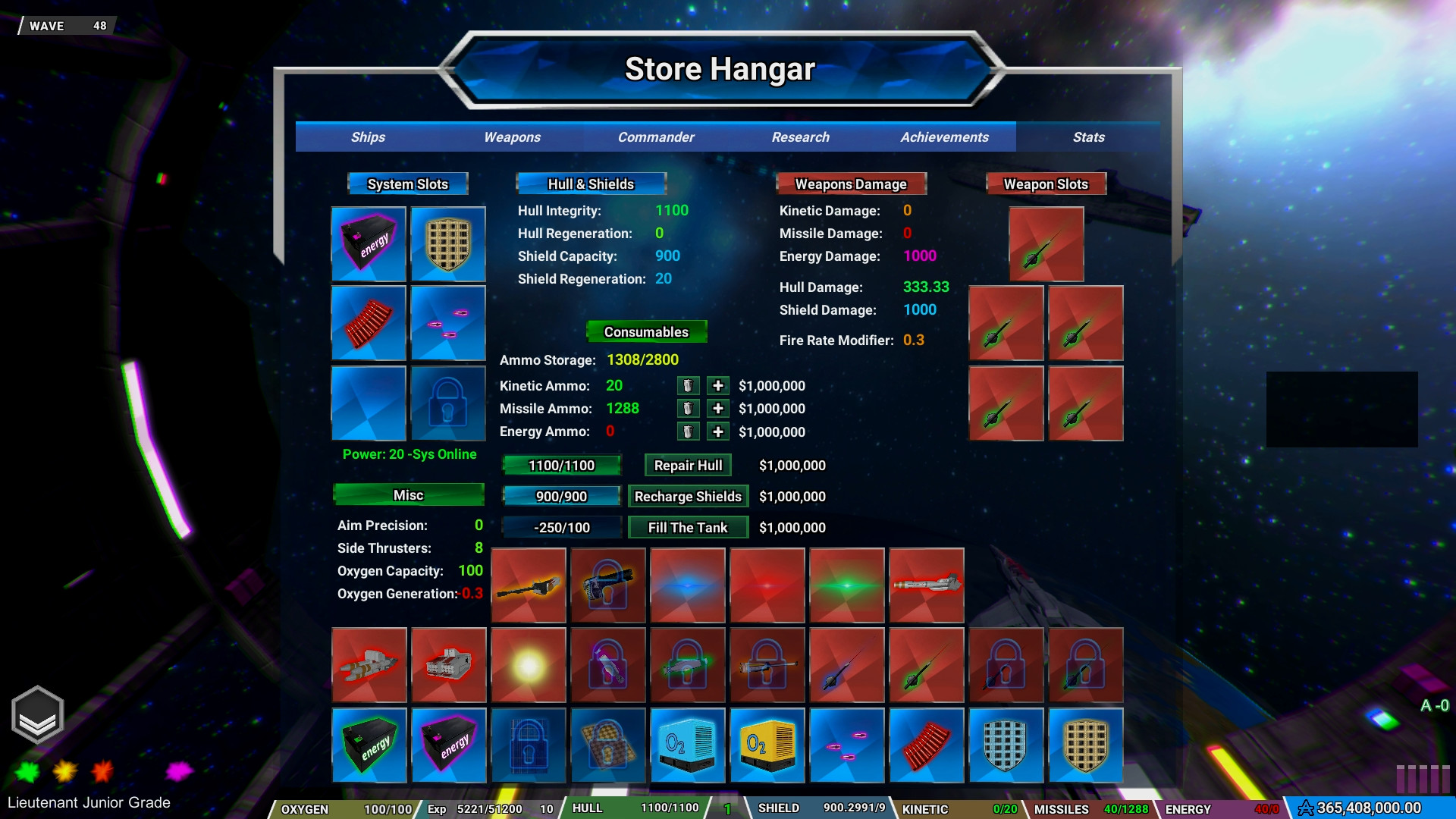
Task: Click the 1100/1100 hull progress bar
Action: pos(561,465)
